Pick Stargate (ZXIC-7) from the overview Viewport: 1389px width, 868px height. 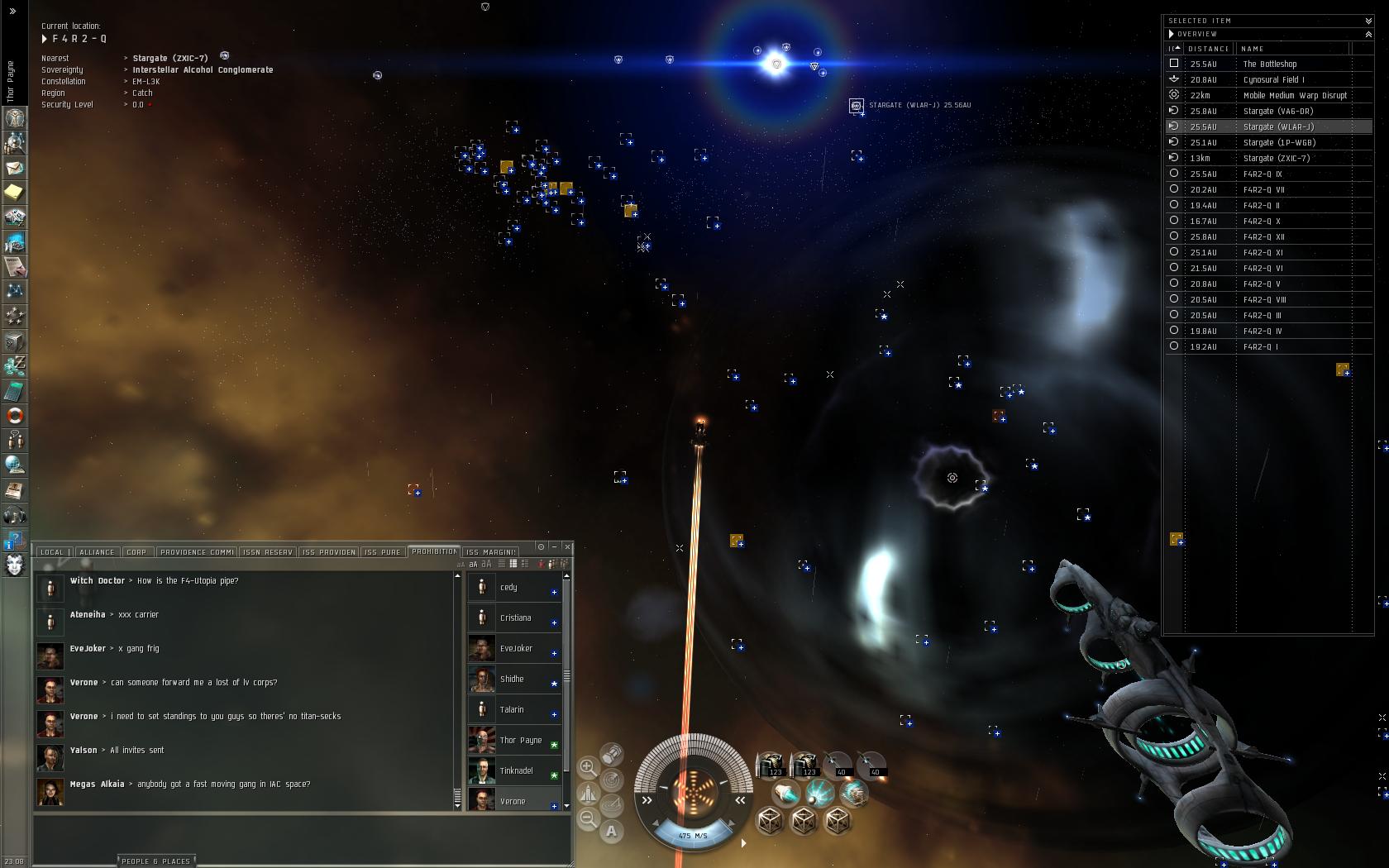1276,158
